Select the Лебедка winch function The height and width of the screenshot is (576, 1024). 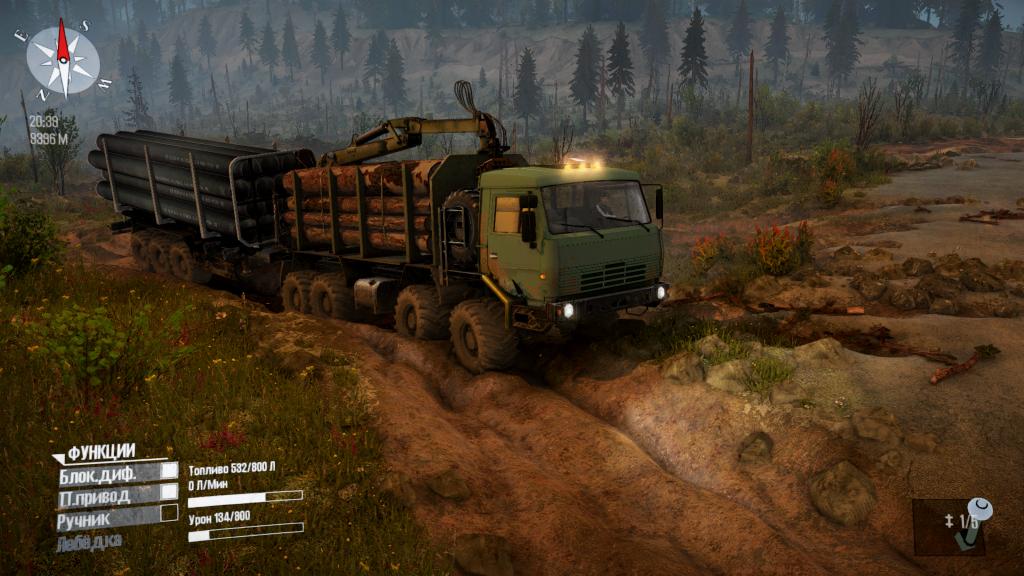pyautogui.click(x=90, y=541)
